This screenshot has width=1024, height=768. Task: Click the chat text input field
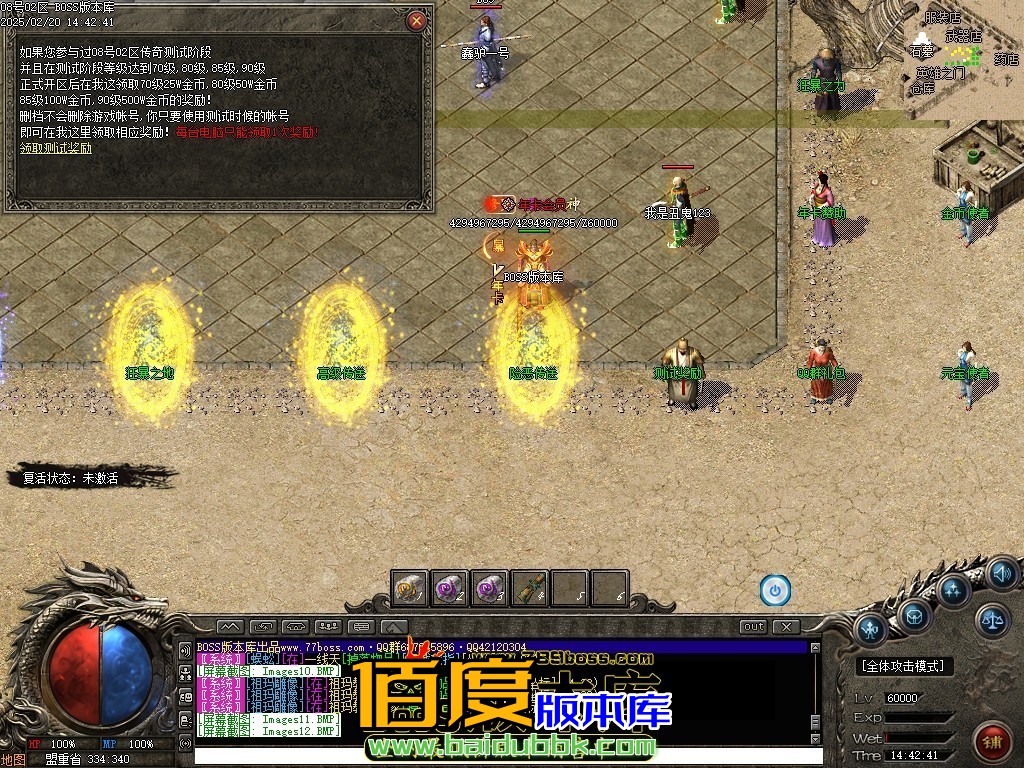[500, 756]
